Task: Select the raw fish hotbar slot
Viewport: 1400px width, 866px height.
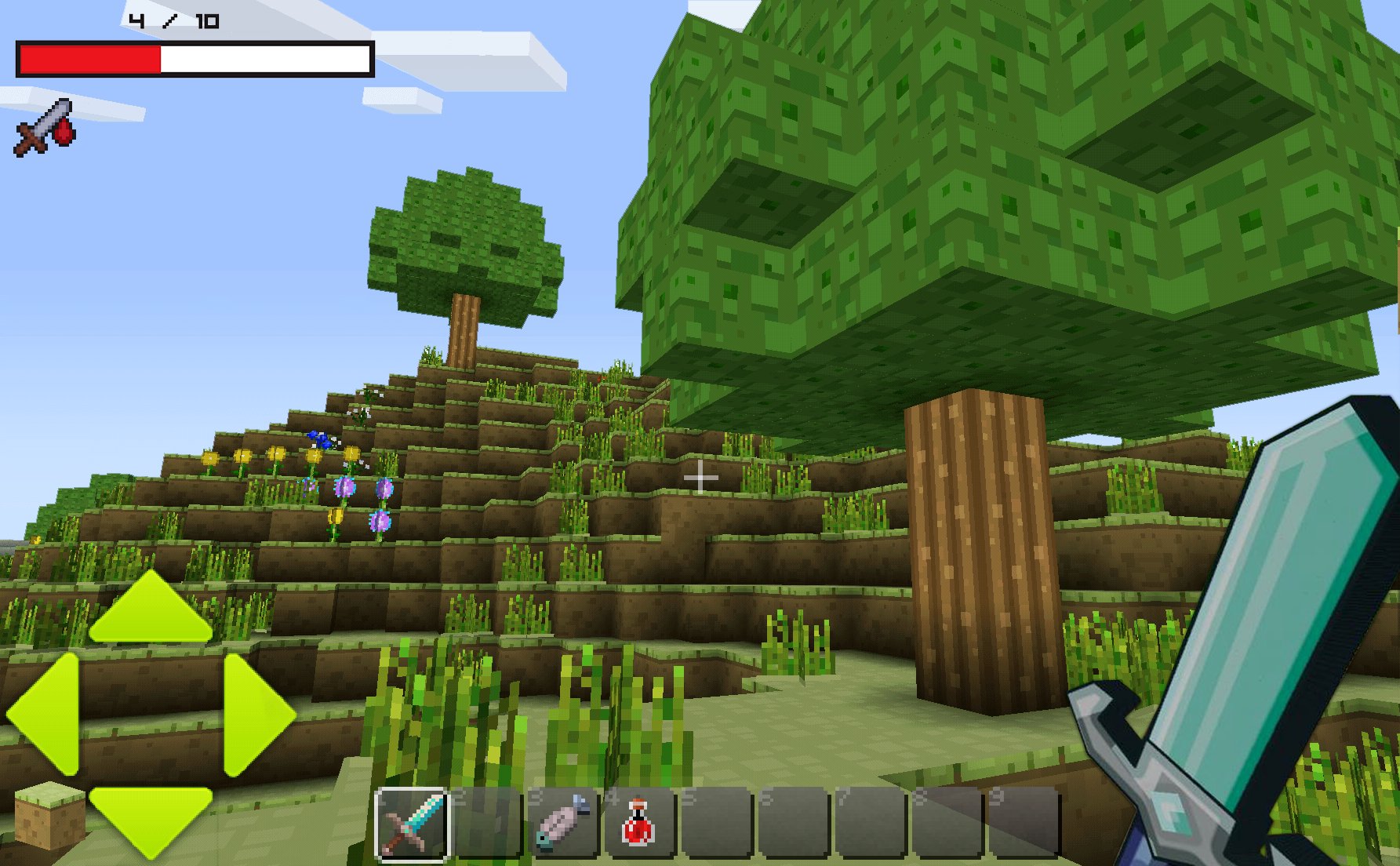Action: pyautogui.click(x=564, y=824)
